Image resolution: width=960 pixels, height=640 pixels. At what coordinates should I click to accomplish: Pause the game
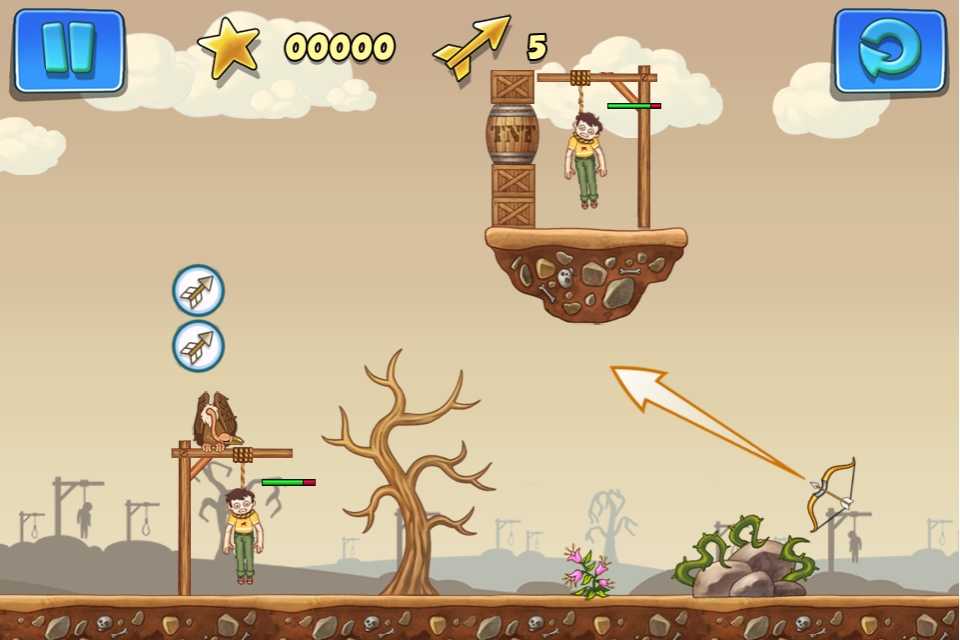68,50
